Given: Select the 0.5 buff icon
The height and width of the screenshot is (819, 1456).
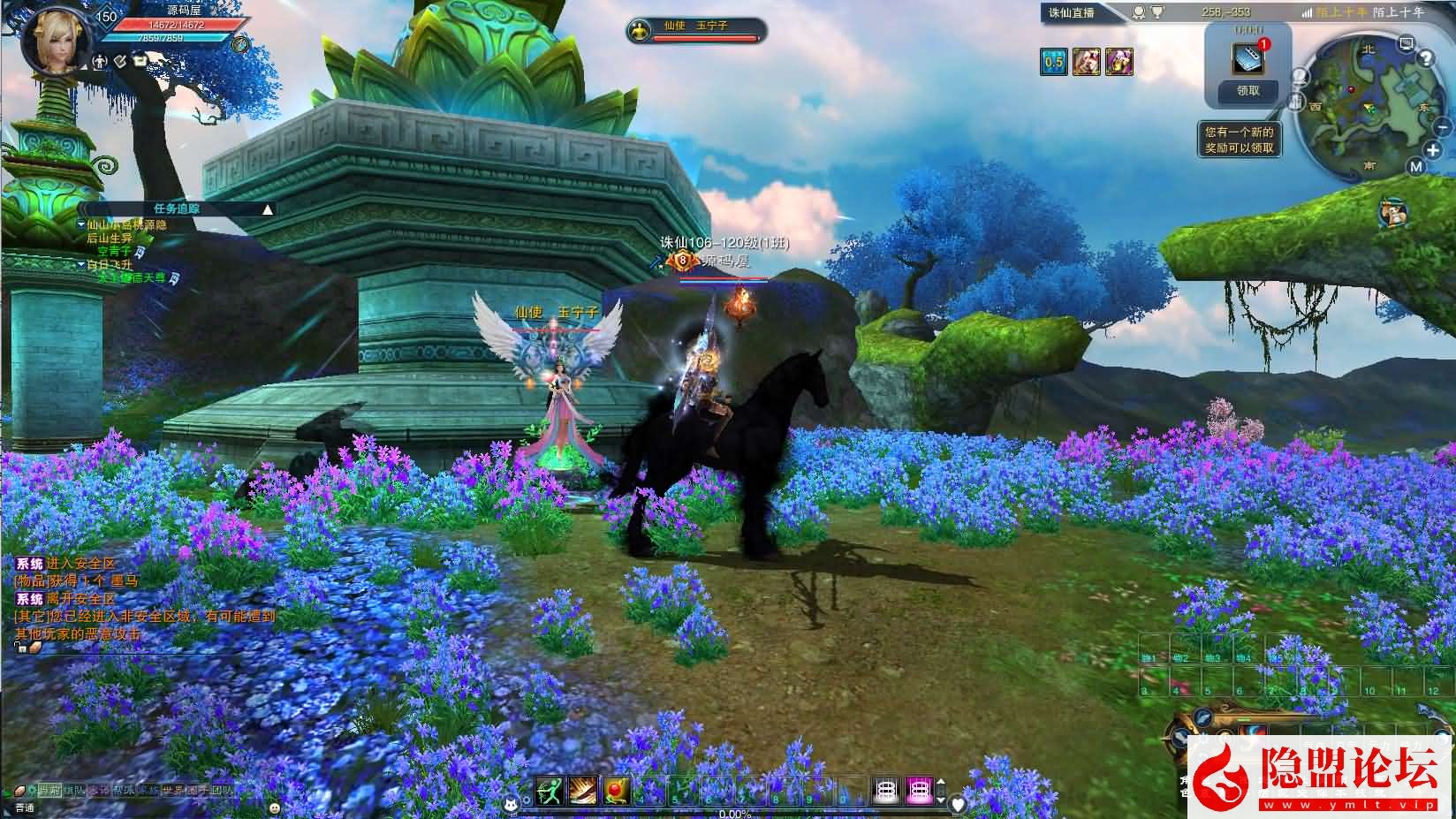Looking at the screenshot, I should (x=1053, y=62).
